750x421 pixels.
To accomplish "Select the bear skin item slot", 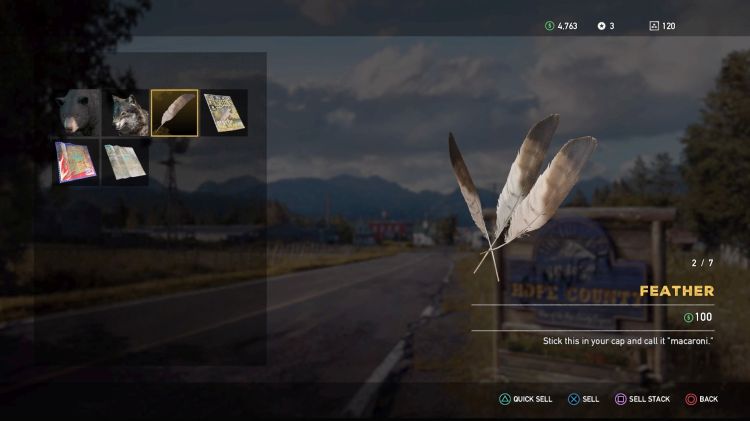I will [x=77, y=113].
